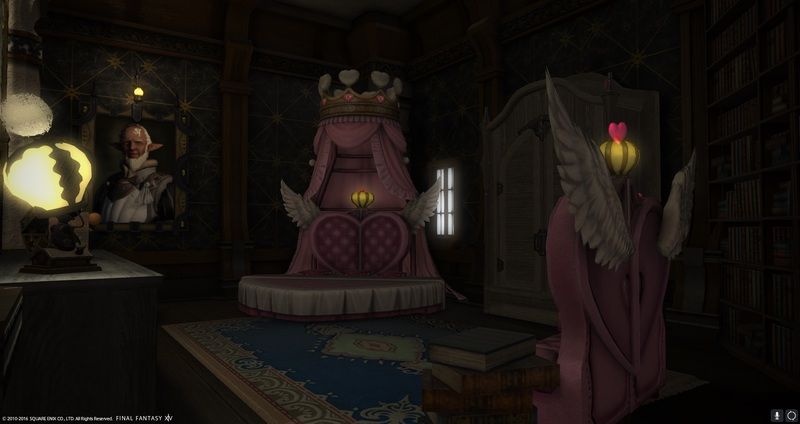
Task: Click the microphone icon in the overlay
Action: pyautogui.click(x=776, y=414)
